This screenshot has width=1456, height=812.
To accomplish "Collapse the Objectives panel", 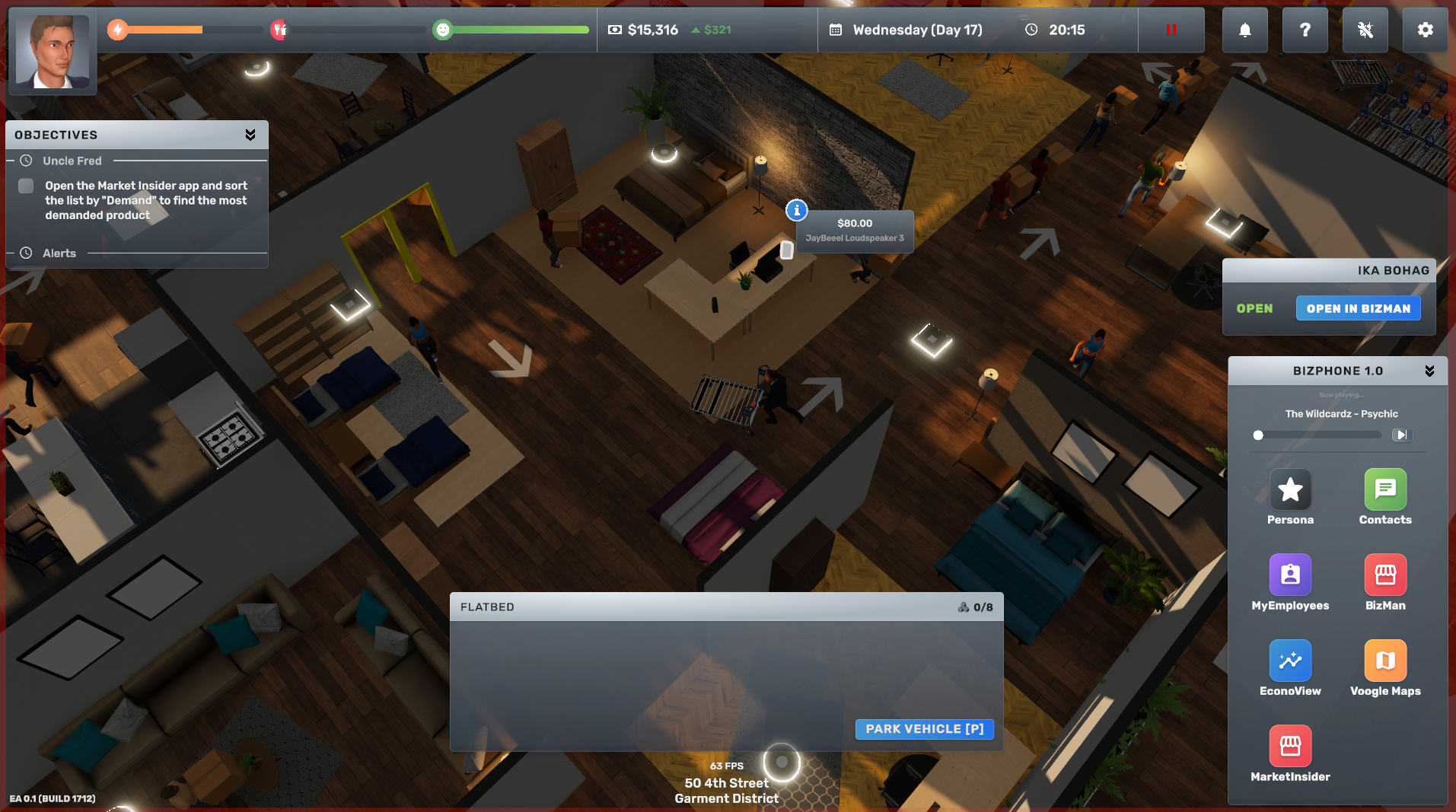I will point(250,135).
